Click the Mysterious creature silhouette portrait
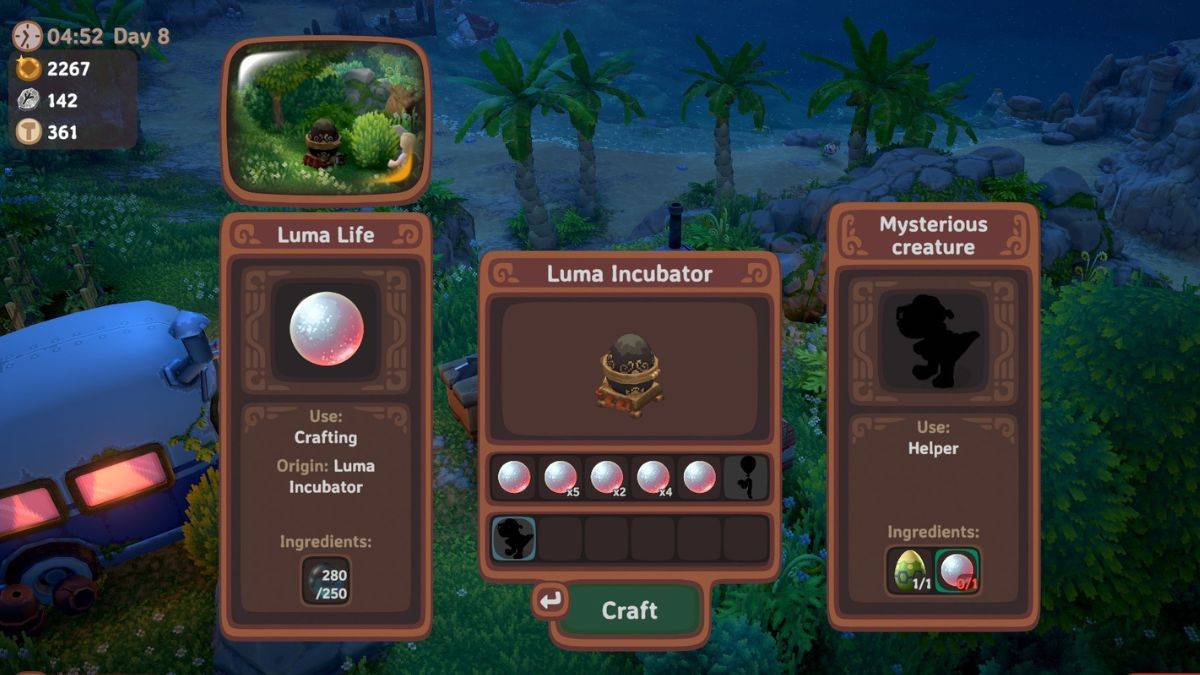 pyautogui.click(x=933, y=341)
